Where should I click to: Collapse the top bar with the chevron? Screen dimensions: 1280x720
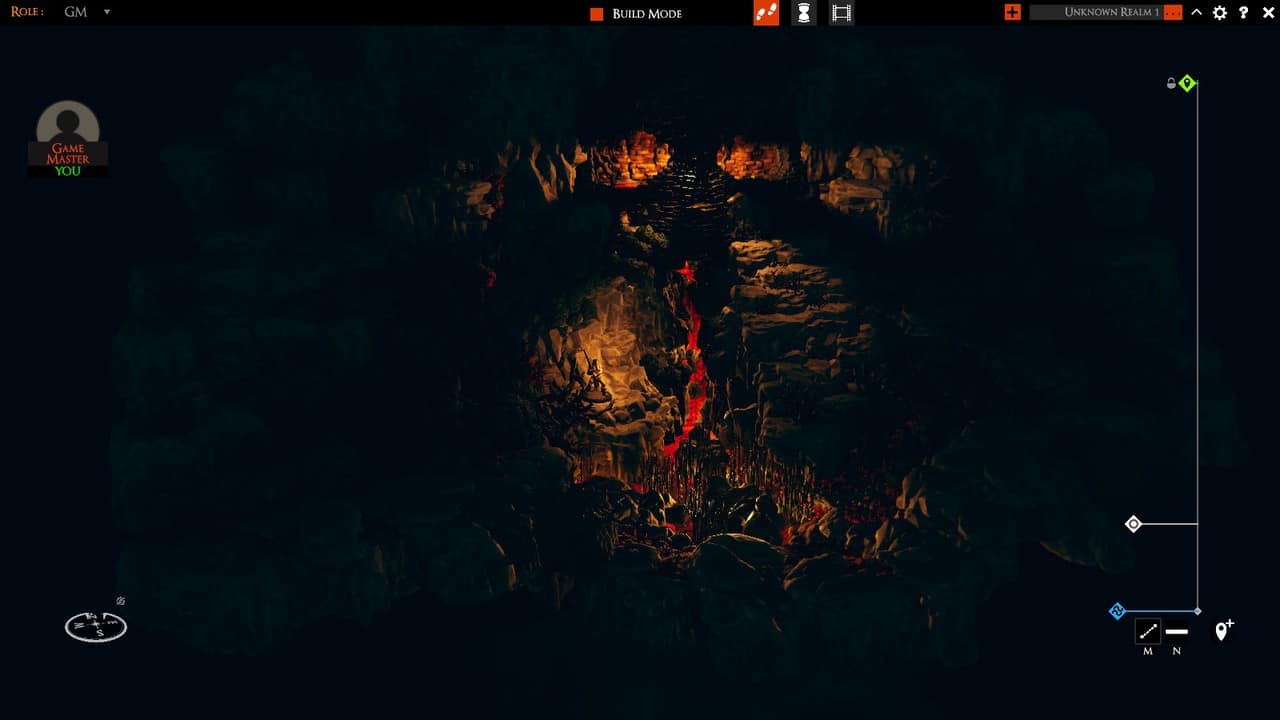[x=1196, y=13]
